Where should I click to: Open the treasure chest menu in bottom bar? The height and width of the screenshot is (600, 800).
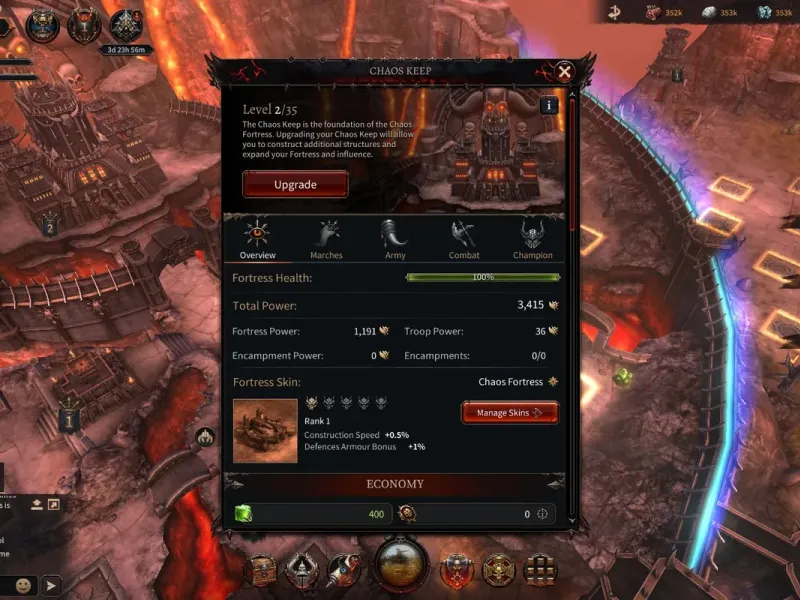click(x=263, y=570)
